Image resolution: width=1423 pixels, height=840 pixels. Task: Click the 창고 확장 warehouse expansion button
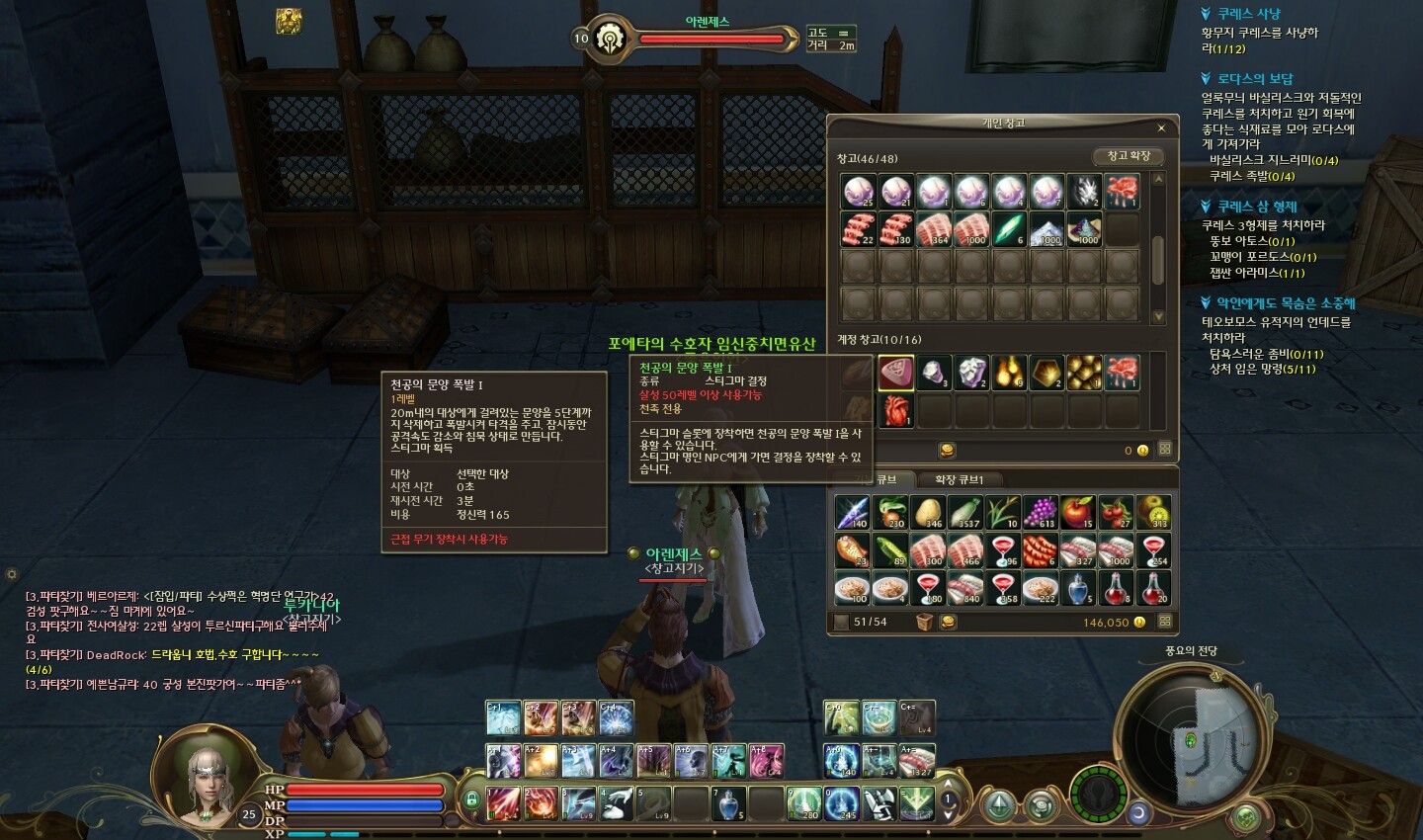pos(1129,156)
